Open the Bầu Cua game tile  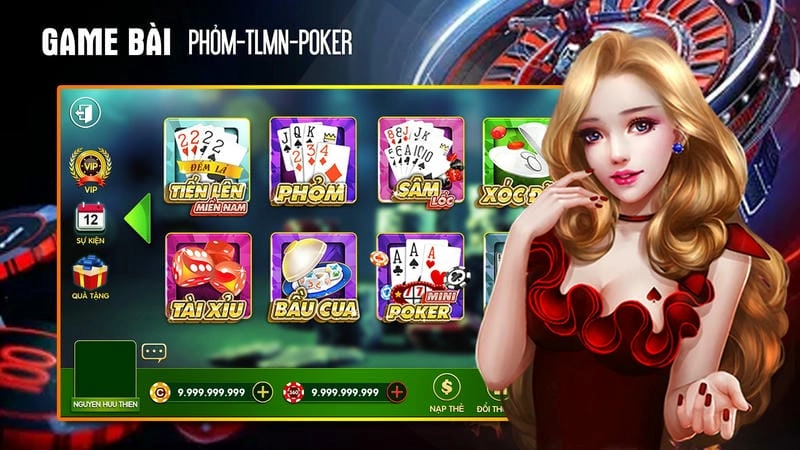tap(313, 277)
